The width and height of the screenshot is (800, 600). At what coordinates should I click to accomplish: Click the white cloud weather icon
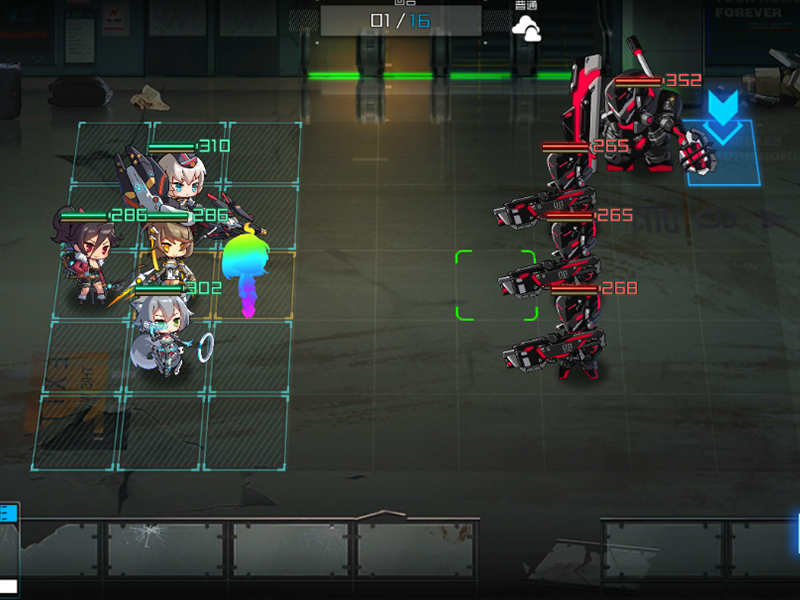point(526,30)
